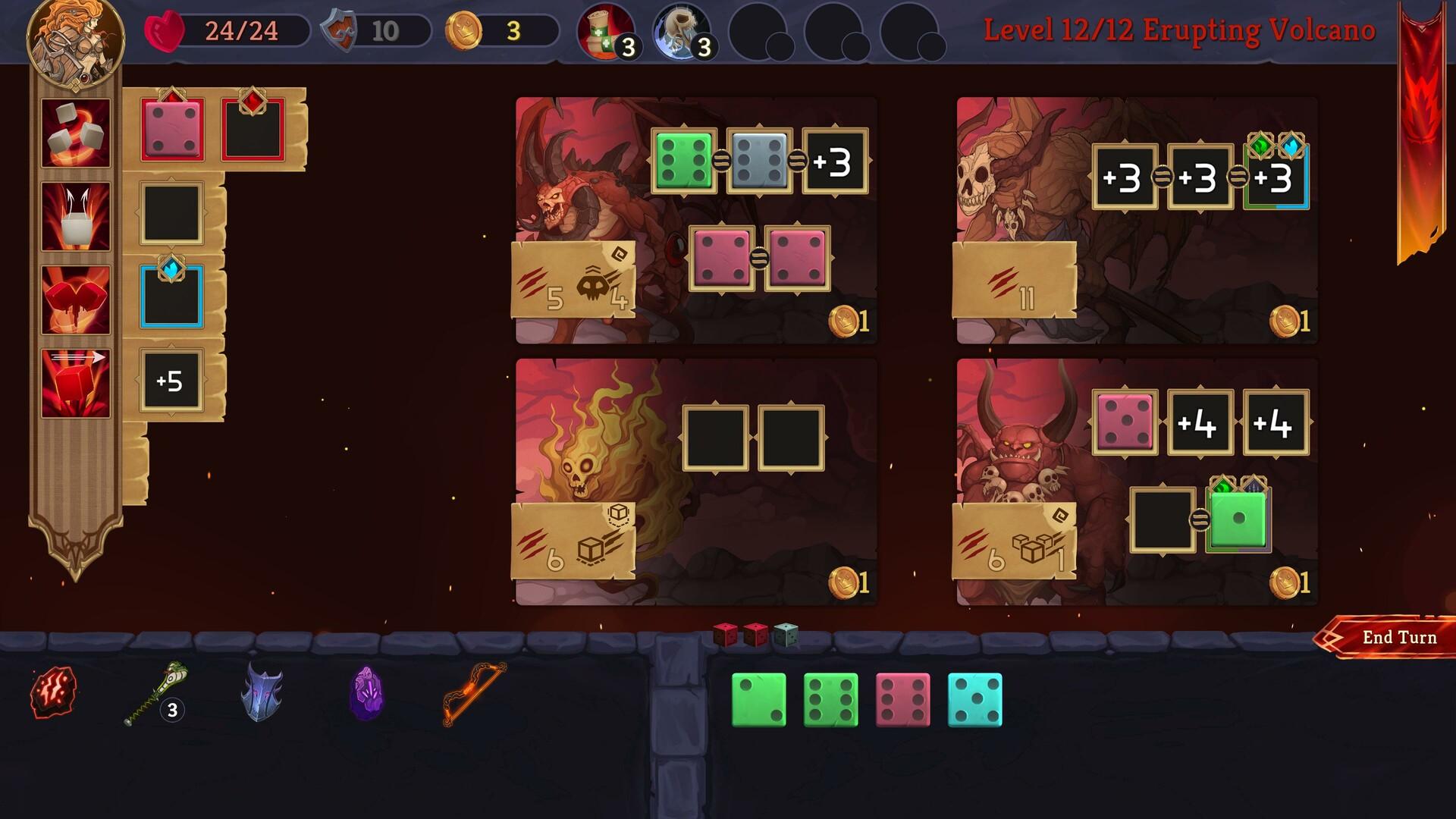
Task: Open the healing potion in the top bar
Action: point(599,32)
